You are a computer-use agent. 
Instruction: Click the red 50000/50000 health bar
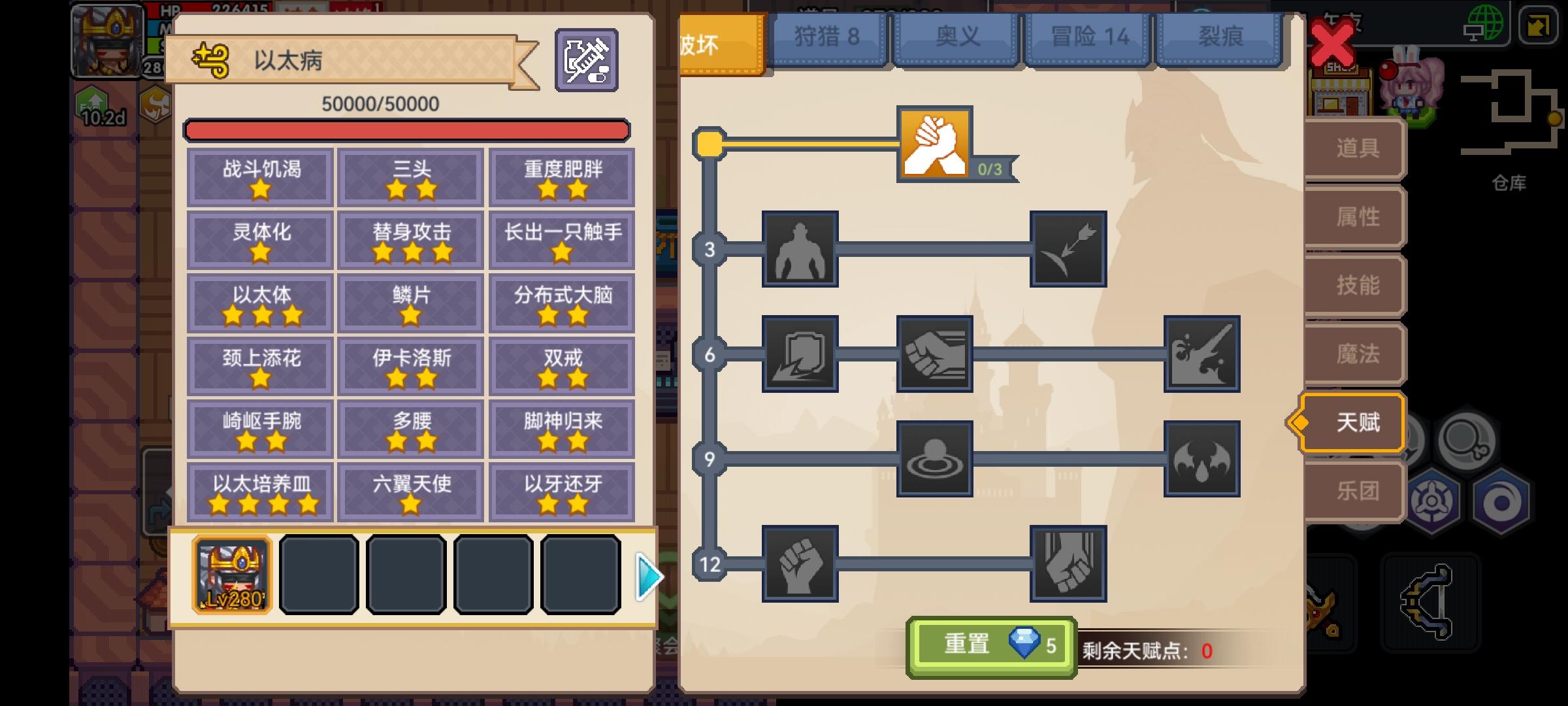click(x=407, y=130)
